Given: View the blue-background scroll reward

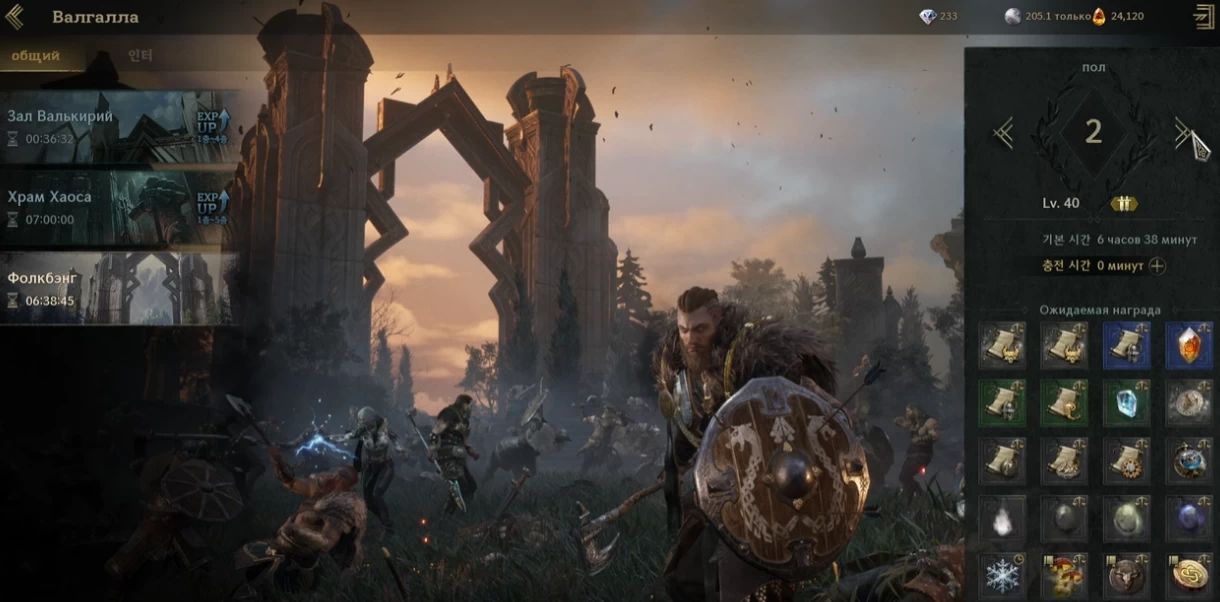Looking at the screenshot, I should [1126, 345].
